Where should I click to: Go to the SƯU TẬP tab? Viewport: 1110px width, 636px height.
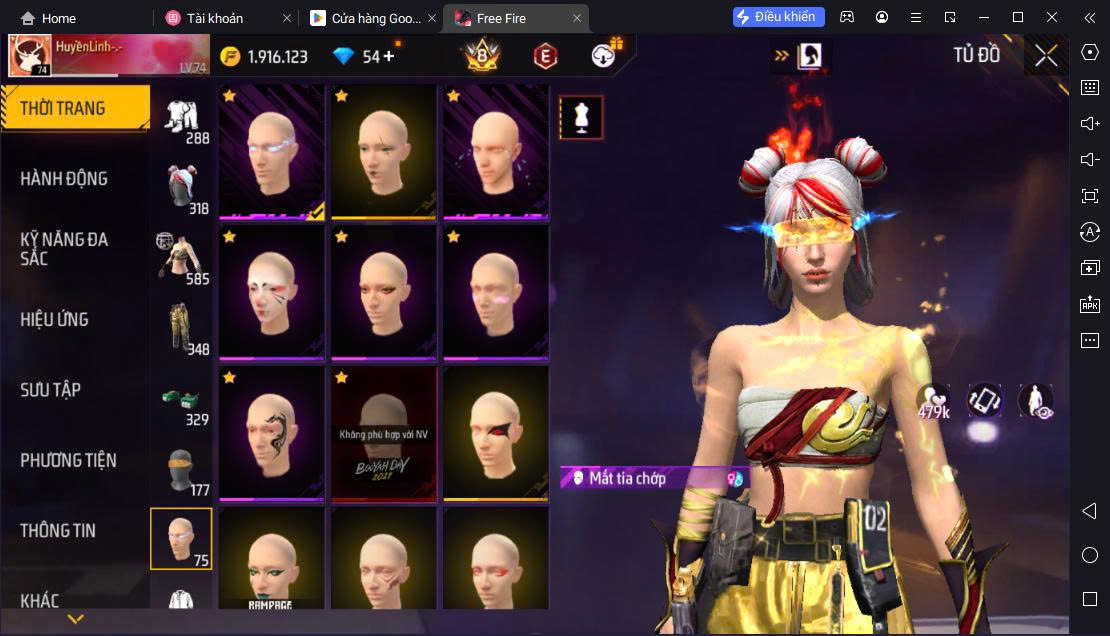click(x=51, y=390)
